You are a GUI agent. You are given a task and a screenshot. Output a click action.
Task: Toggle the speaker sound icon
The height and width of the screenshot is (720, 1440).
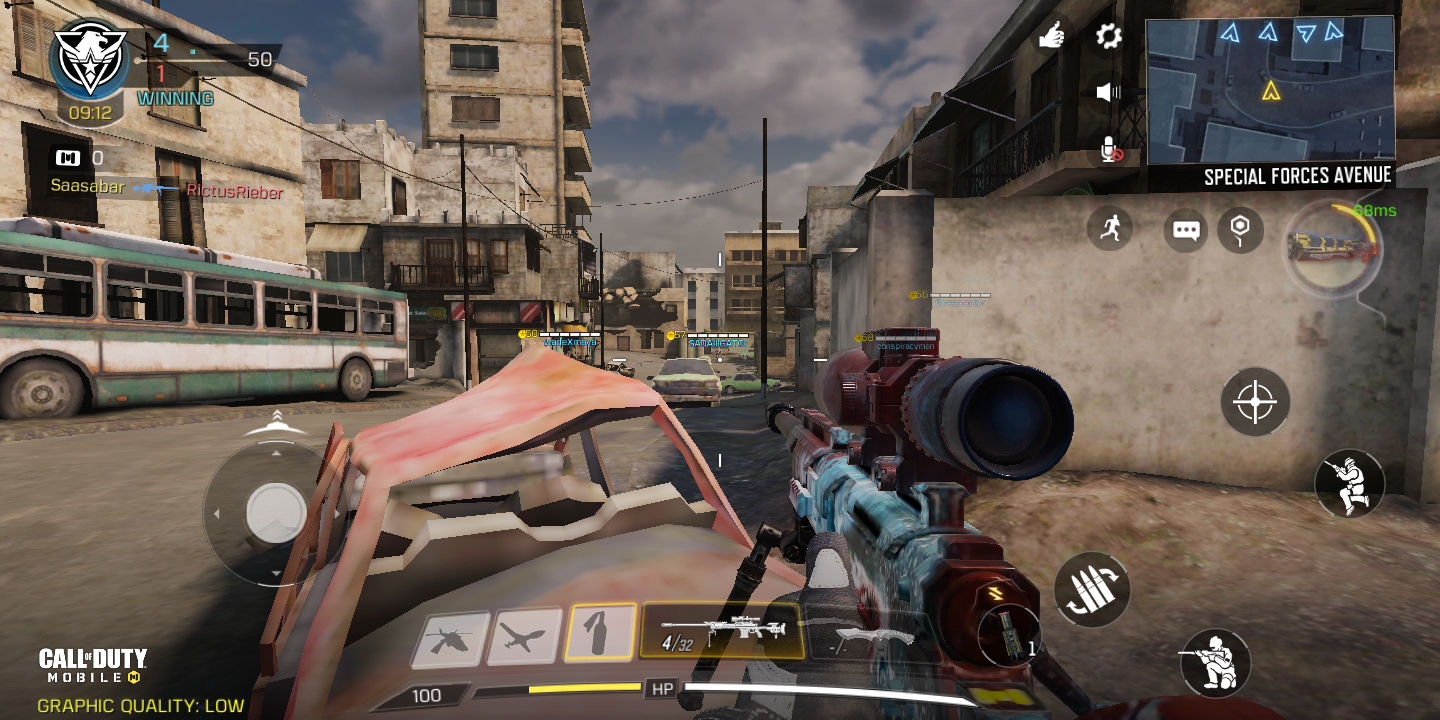point(1108,93)
